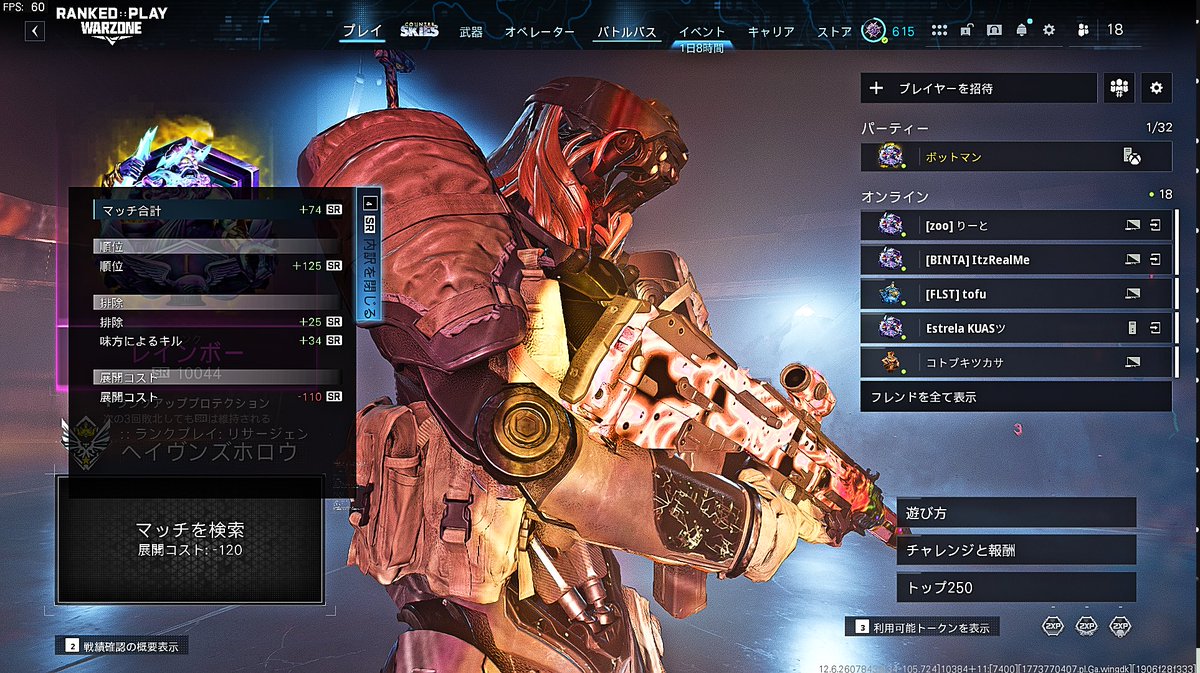Image resolution: width=1200 pixels, height=673 pixels.
Task: Close the SR breakdown with 内訳を閉じる
Action: click(x=369, y=257)
